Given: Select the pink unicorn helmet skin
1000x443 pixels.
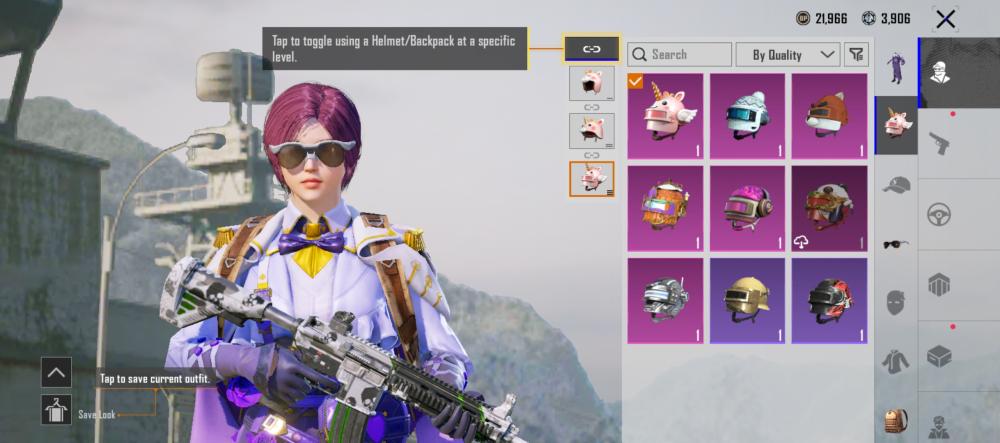Looking at the screenshot, I should point(665,115).
